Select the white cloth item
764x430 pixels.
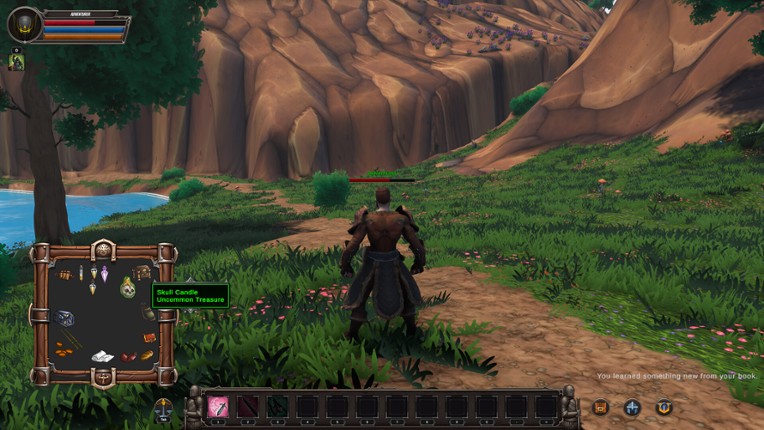(x=102, y=355)
